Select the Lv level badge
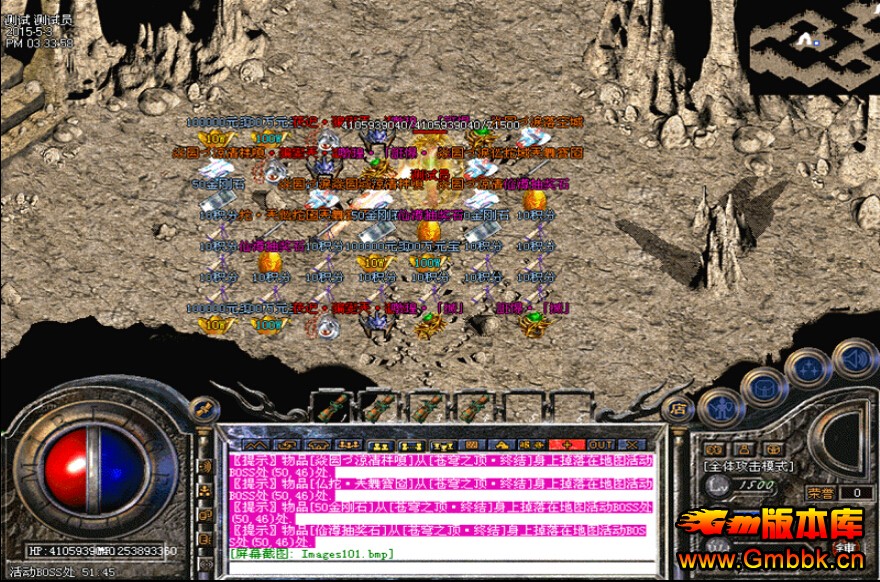Screen dimensions: 880x582 click(715, 485)
